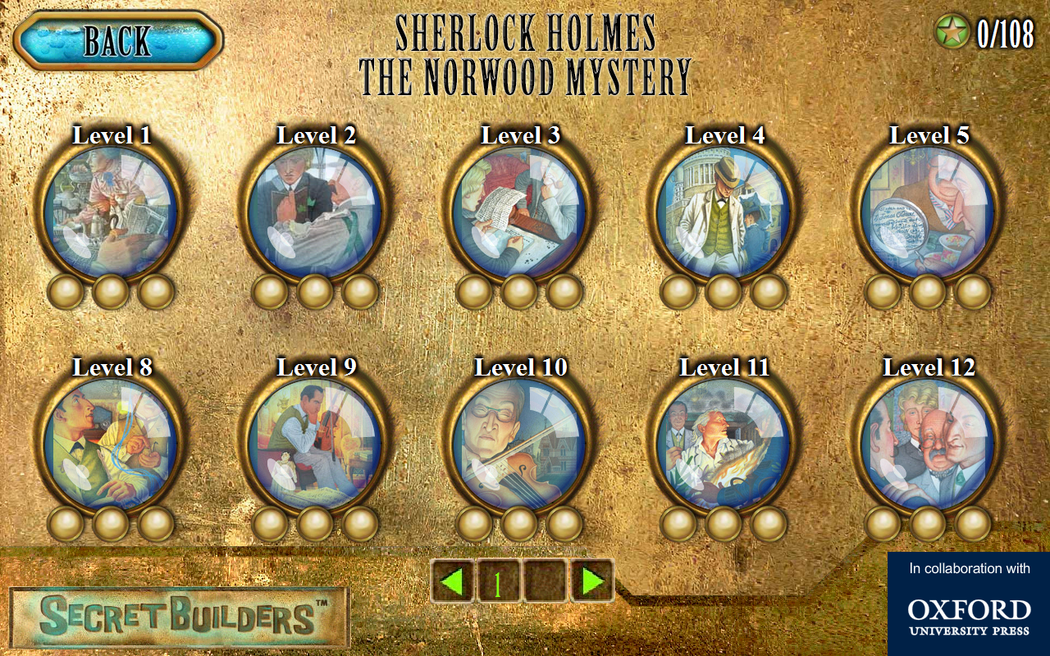1050x656 pixels.
Task: Advance to next page with right arrow
Action: (x=592, y=581)
